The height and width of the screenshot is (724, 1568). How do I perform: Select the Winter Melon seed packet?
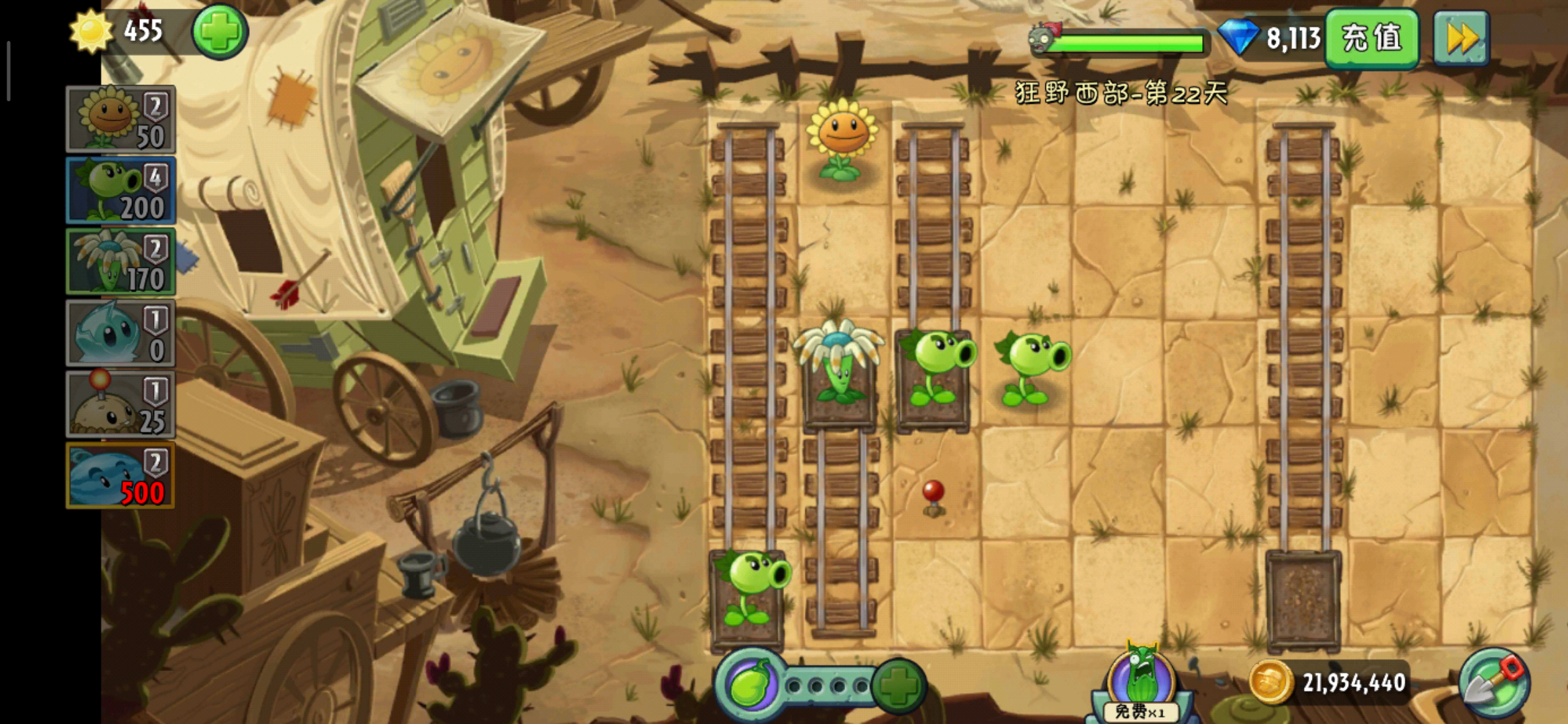(x=121, y=475)
